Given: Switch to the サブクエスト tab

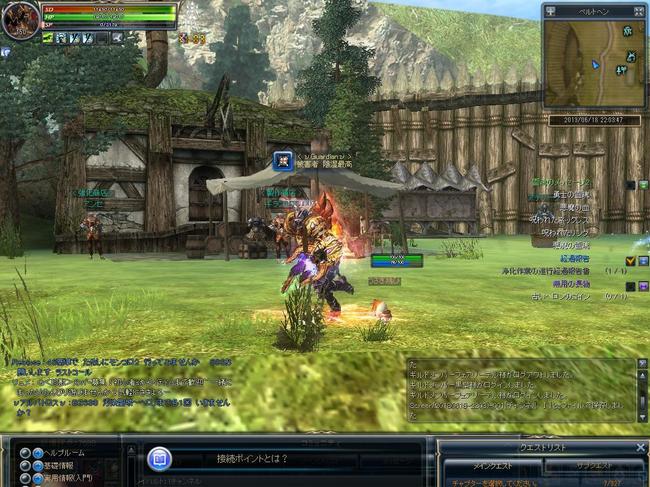Looking at the screenshot, I should click(593, 467).
